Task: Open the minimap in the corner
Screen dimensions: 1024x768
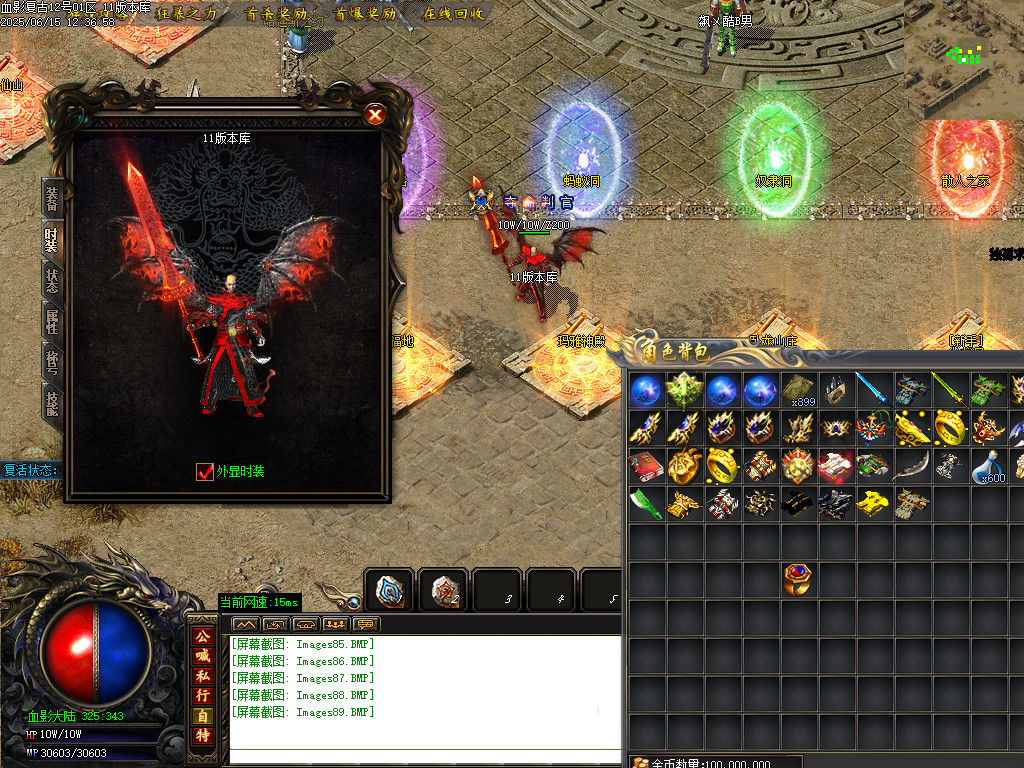Action: pyautogui.click(x=963, y=58)
